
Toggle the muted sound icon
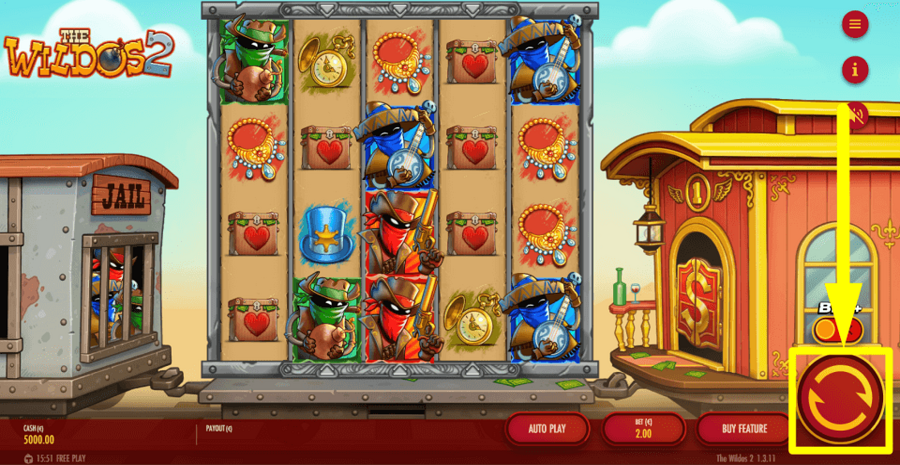855,114
